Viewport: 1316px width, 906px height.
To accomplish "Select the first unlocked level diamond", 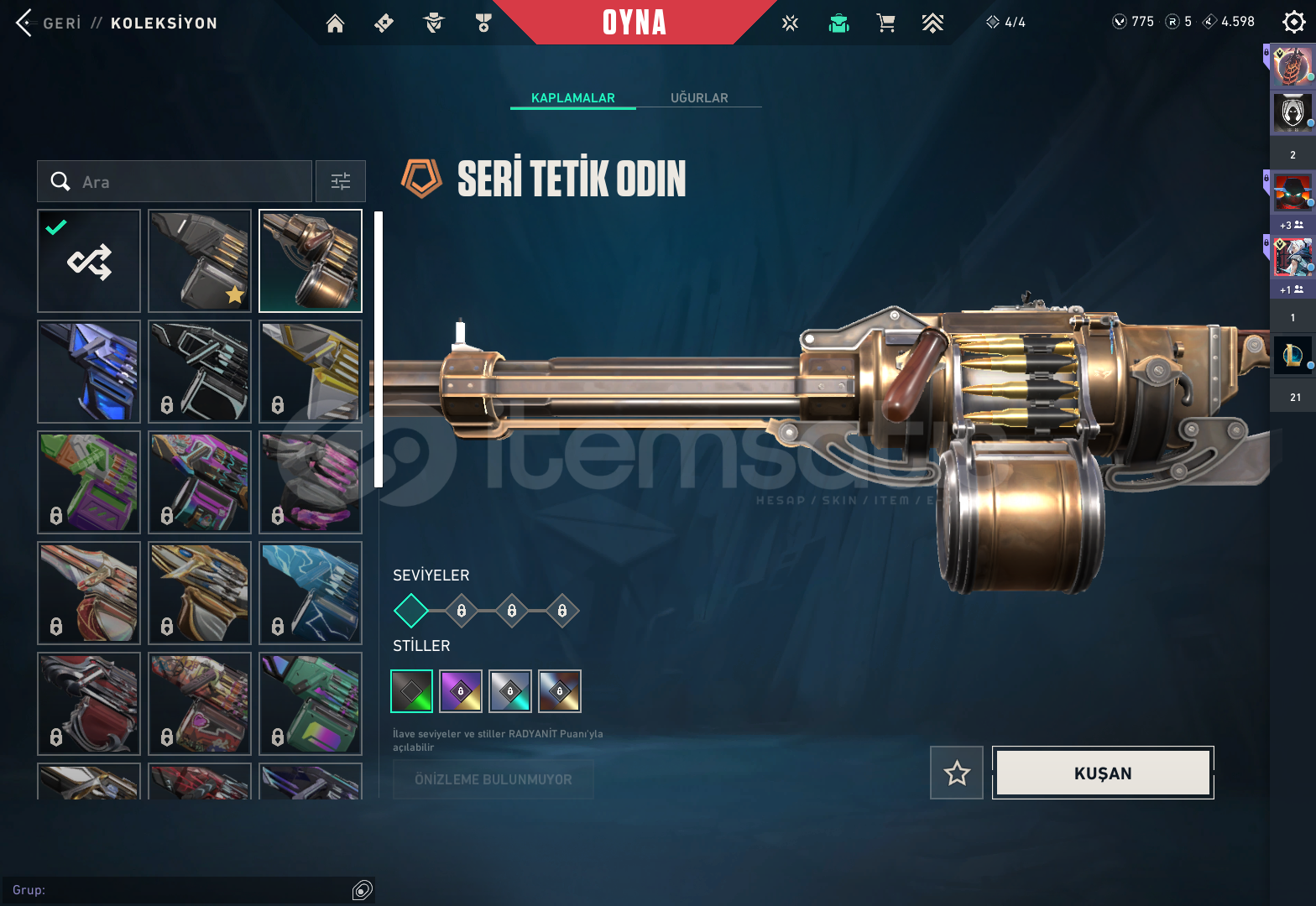I will [411, 611].
